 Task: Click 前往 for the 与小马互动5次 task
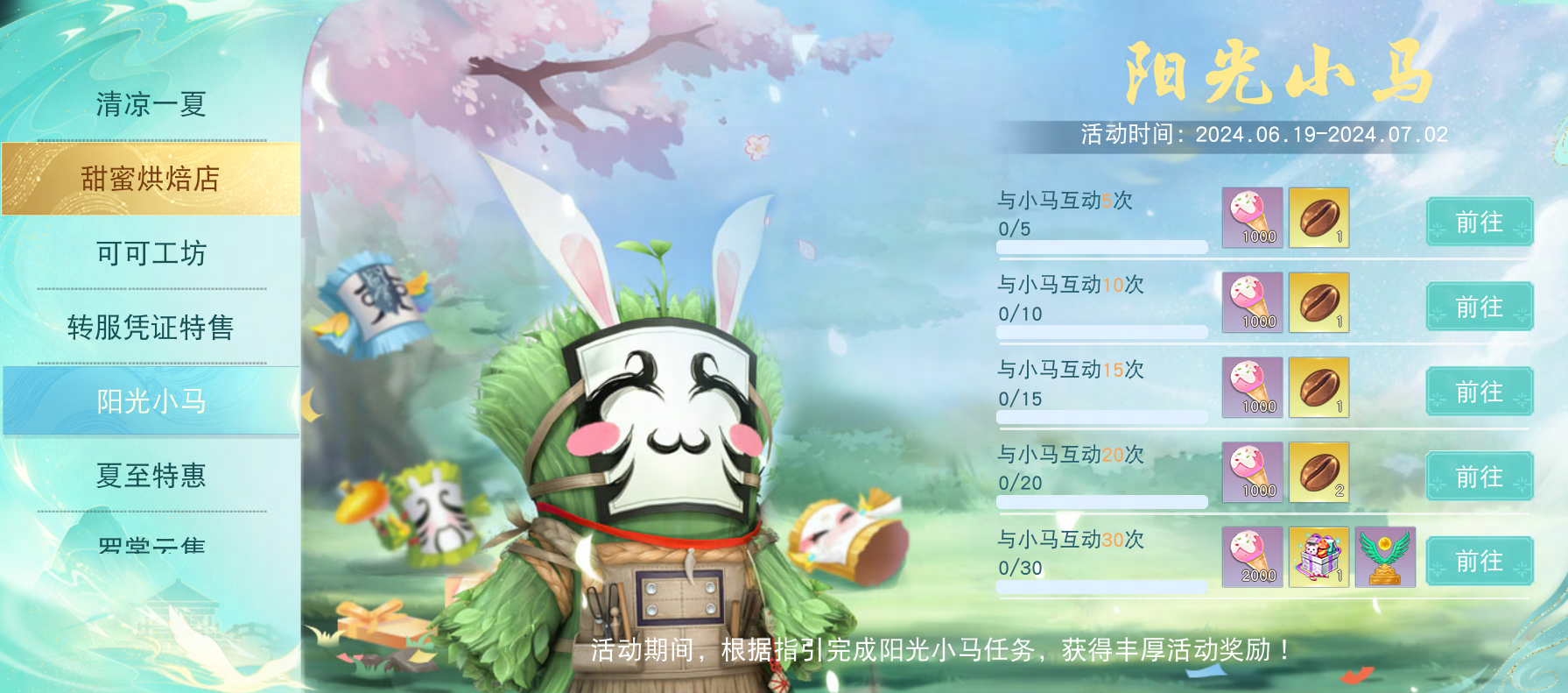pos(1479,223)
